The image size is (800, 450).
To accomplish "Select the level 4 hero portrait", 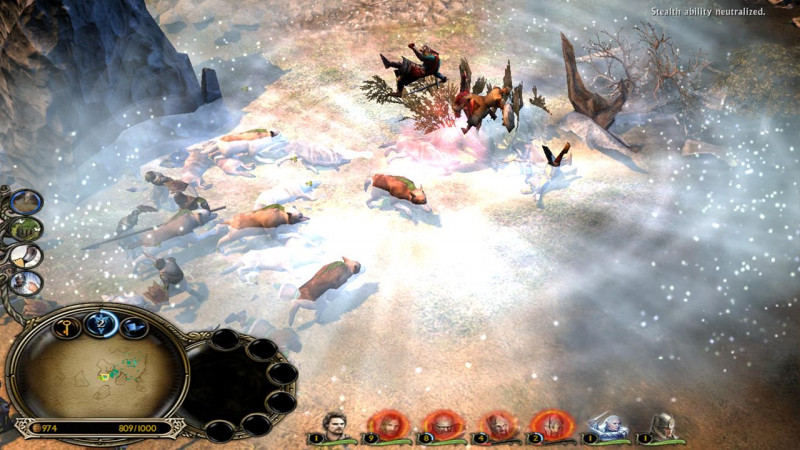I will pyautogui.click(x=496, y=427).
